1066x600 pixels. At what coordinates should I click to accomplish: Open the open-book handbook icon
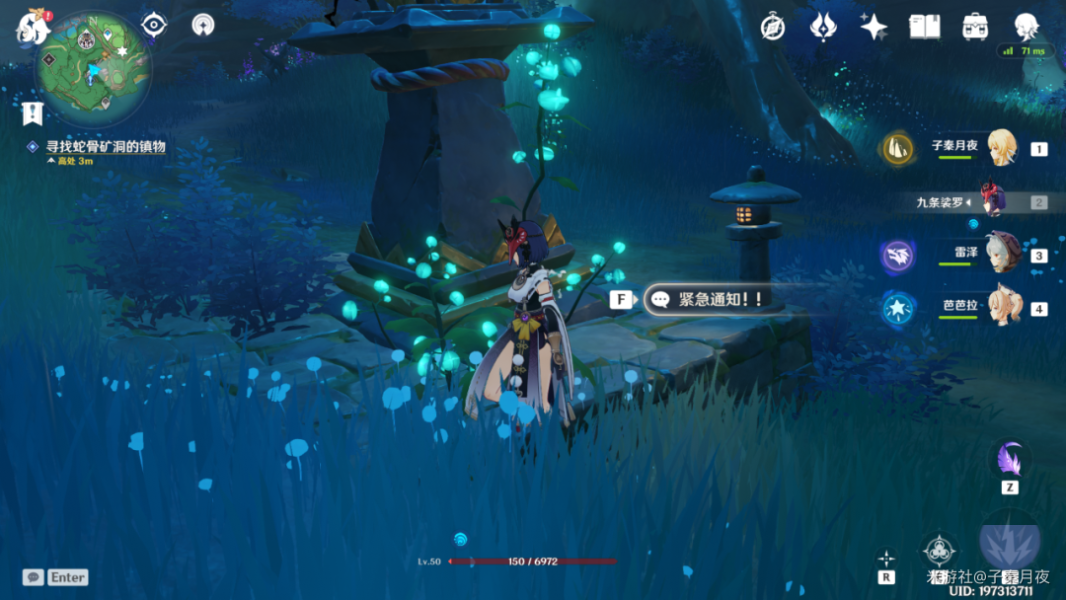tap(924, 27)
